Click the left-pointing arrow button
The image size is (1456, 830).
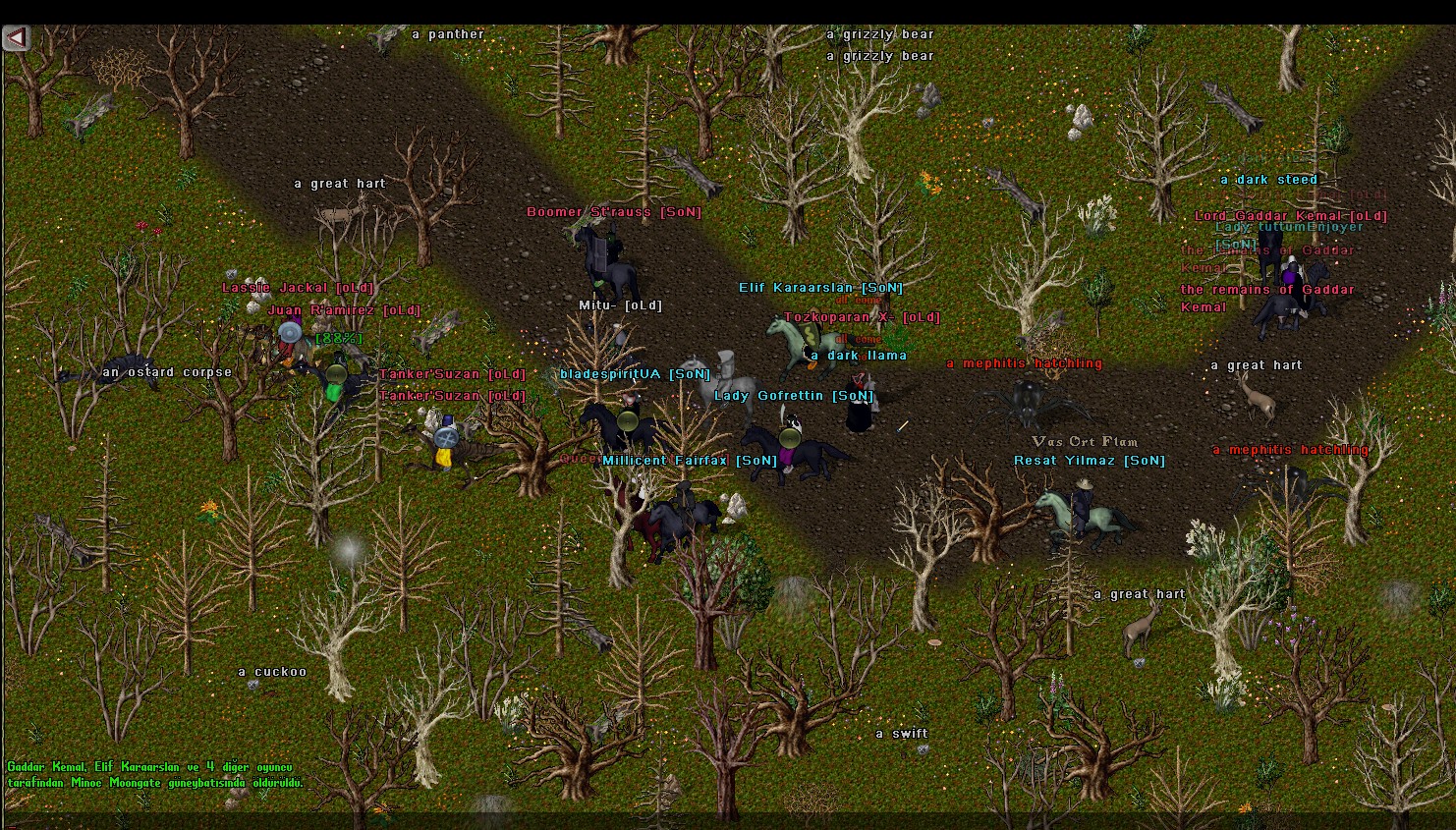tap(16, 38)
